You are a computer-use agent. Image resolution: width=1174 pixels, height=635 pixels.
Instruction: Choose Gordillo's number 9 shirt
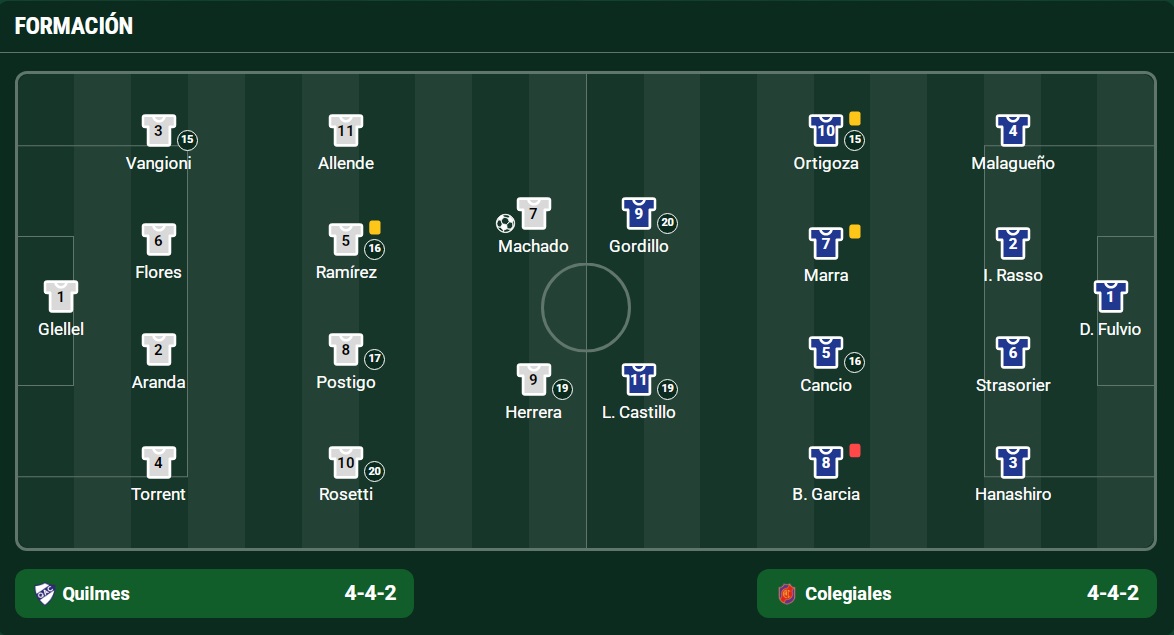pos(638,214)
